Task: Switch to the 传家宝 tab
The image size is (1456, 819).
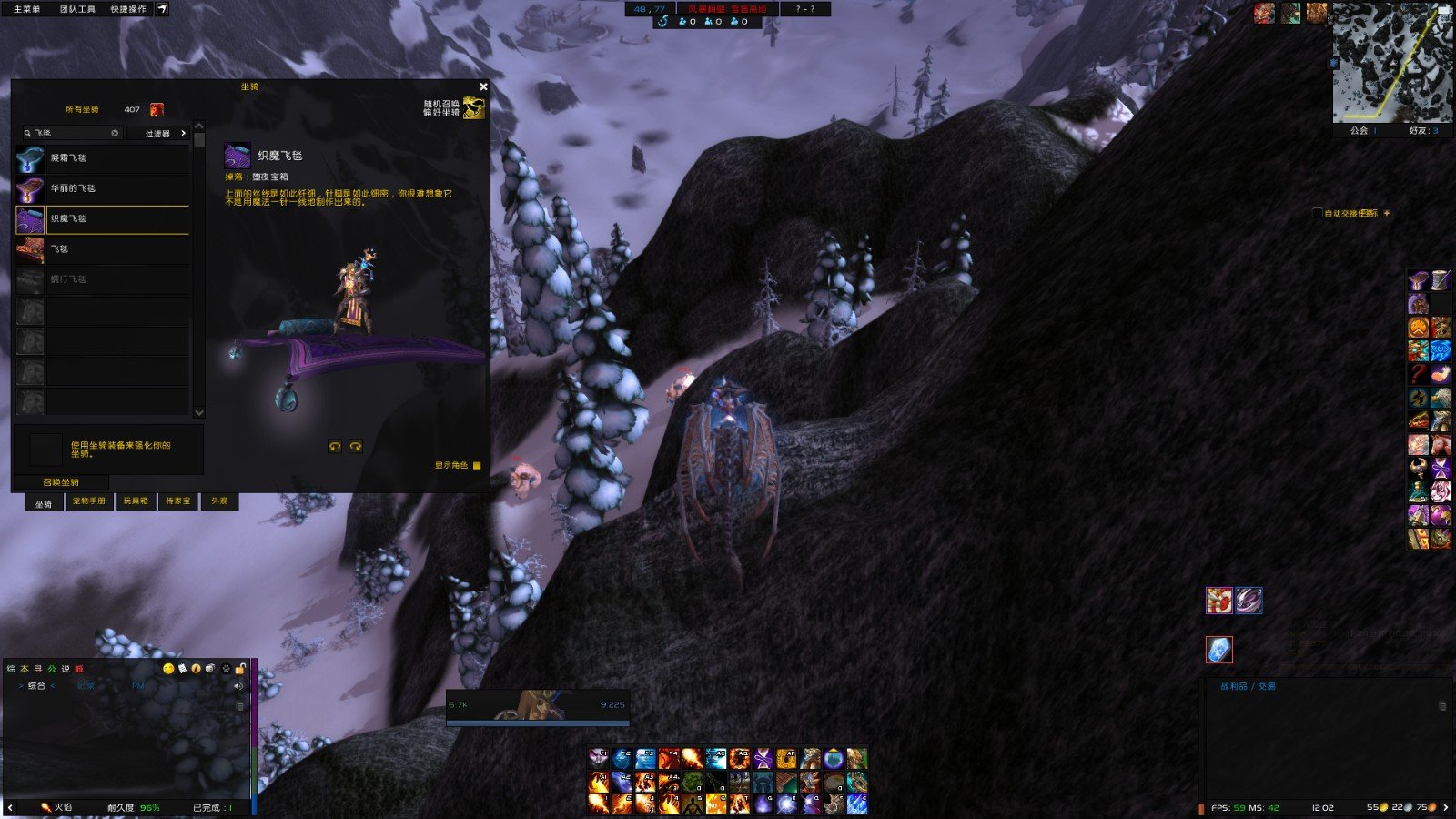Action: (178, 501)
